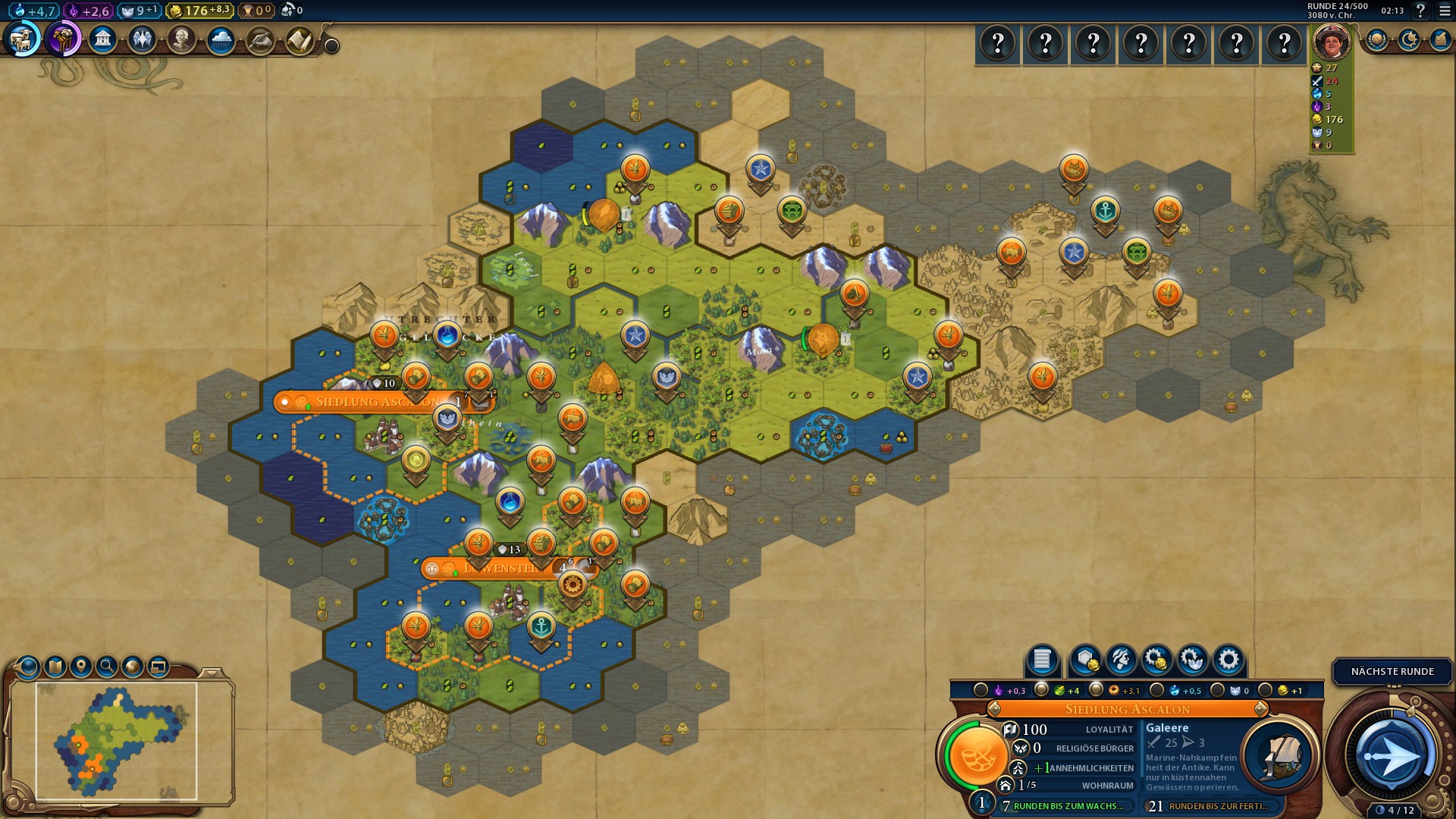The width and height of the screenshot is (1456, 819).
Task: Show the Great People bust panel
Action: point(181,39)
